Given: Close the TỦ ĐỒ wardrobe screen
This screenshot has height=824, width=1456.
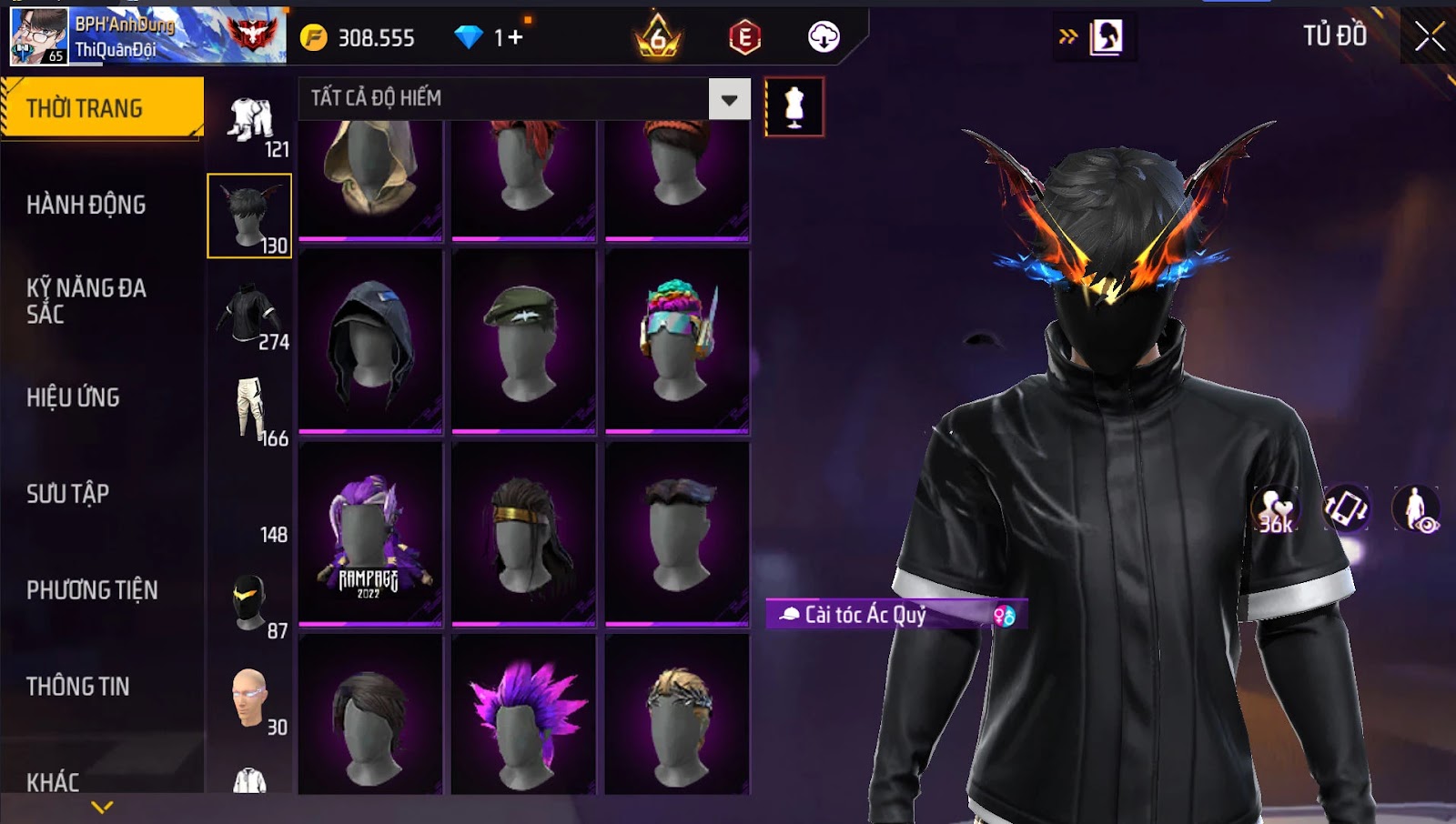Looking at the screenshot, I should 1430,36.
